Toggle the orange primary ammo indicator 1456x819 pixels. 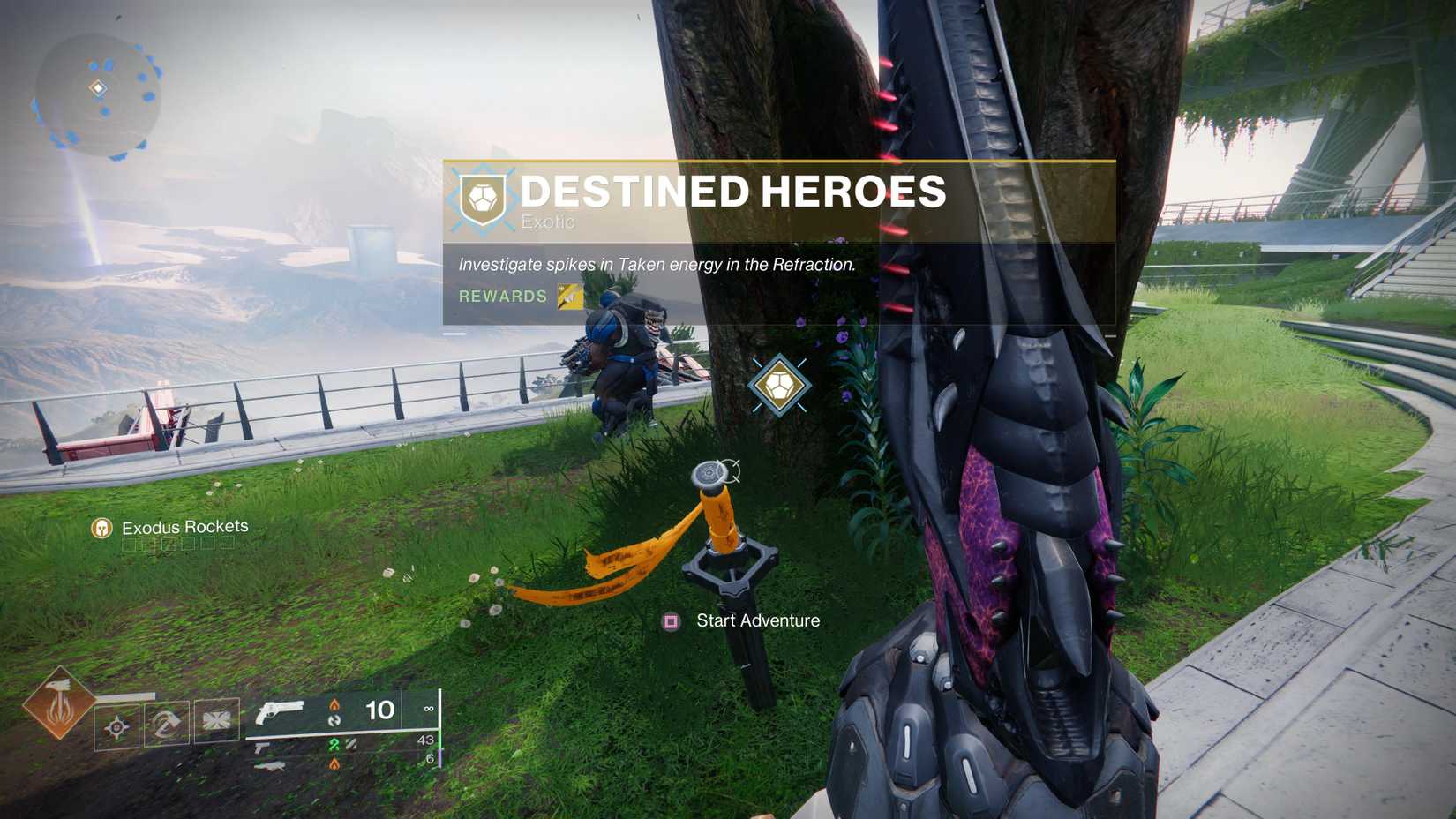334,704
